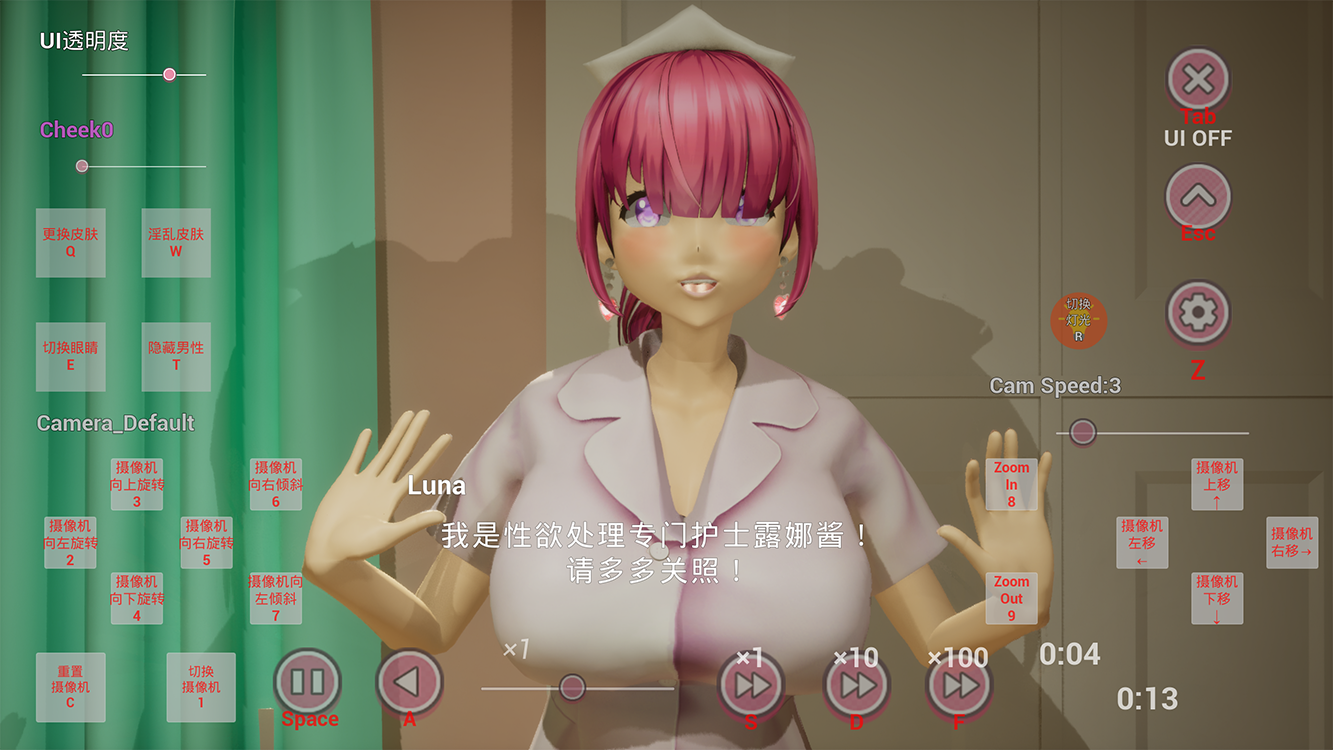Activate ×10 fast-forward with D icon
1333x750 pixels.
click(855, 684)
